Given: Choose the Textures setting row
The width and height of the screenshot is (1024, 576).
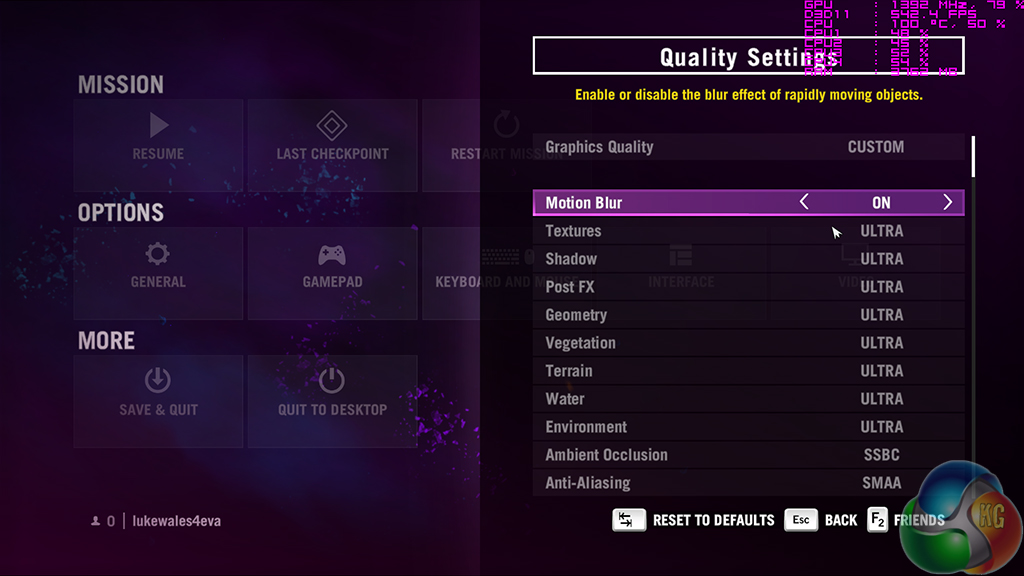Looking at the screenshot, I should click(x=748, y=231).
